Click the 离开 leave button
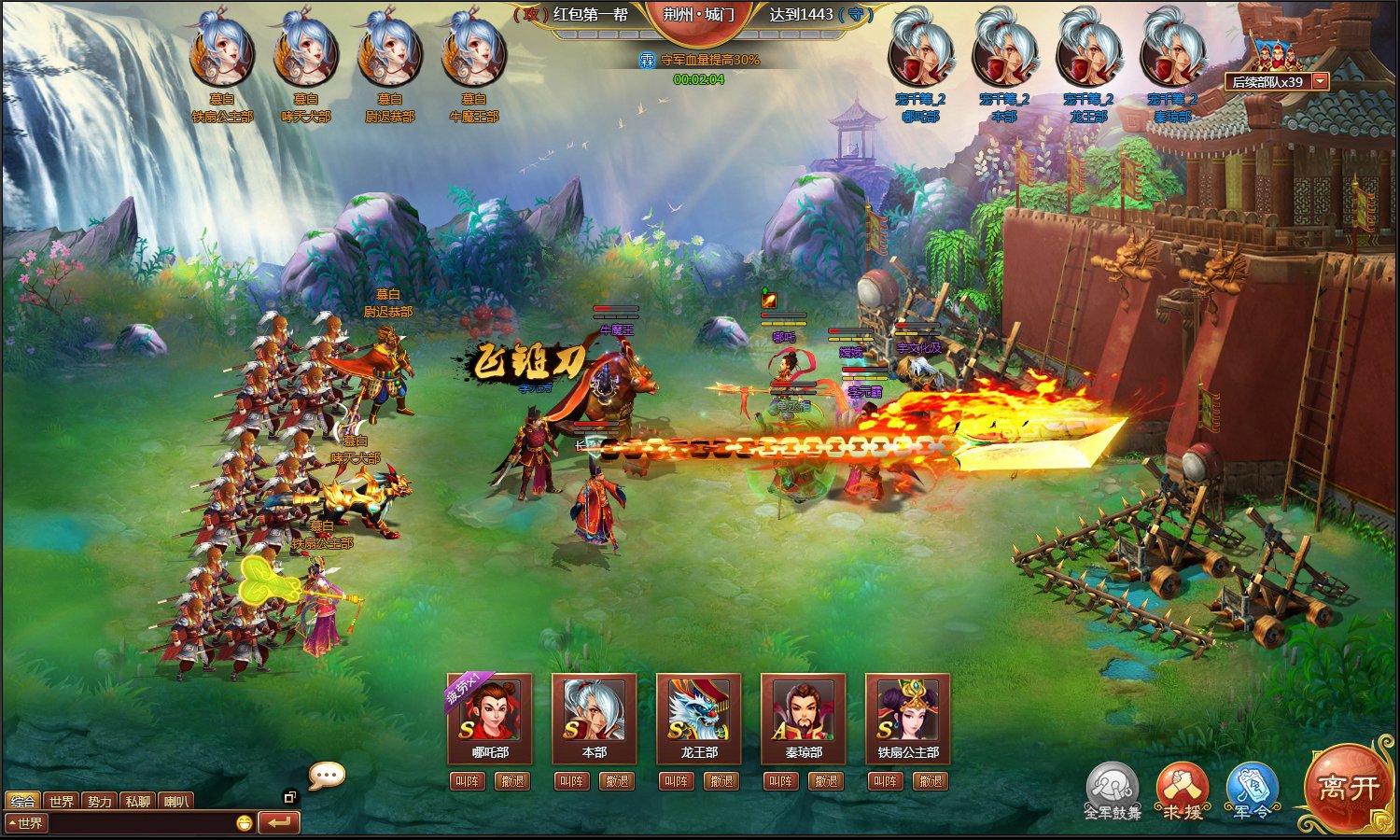Screen dimensions: 1400x840 [x=1348, y=789]
